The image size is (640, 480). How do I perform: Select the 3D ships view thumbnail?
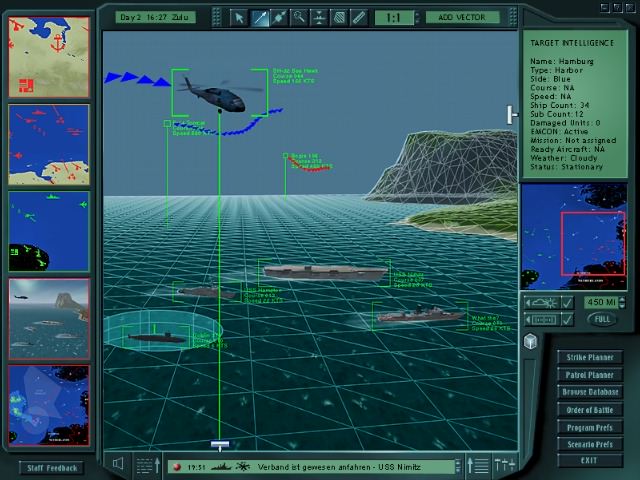49,317
